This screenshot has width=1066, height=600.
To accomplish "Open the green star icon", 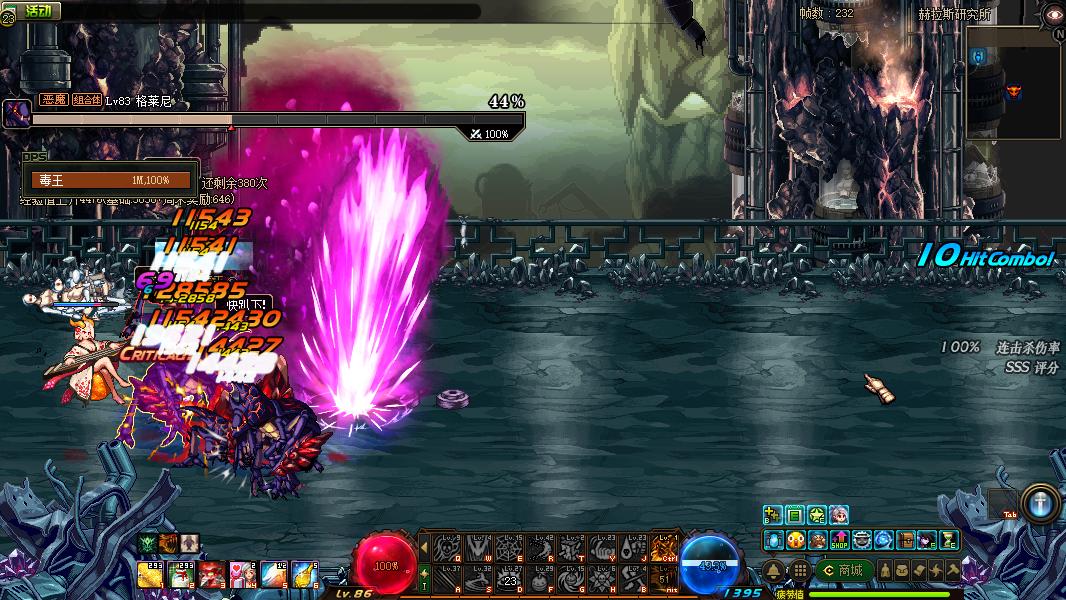I will click(817, 516).
